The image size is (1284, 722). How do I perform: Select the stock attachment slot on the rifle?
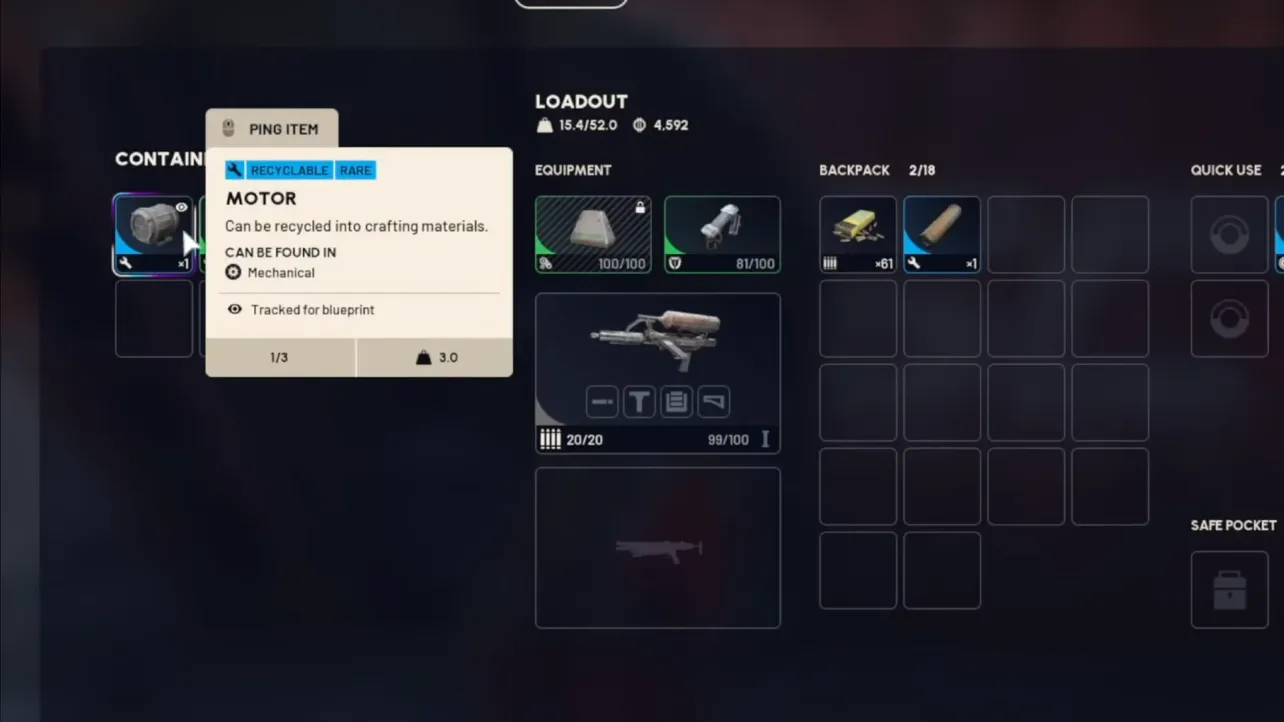(x=712, y=401)
